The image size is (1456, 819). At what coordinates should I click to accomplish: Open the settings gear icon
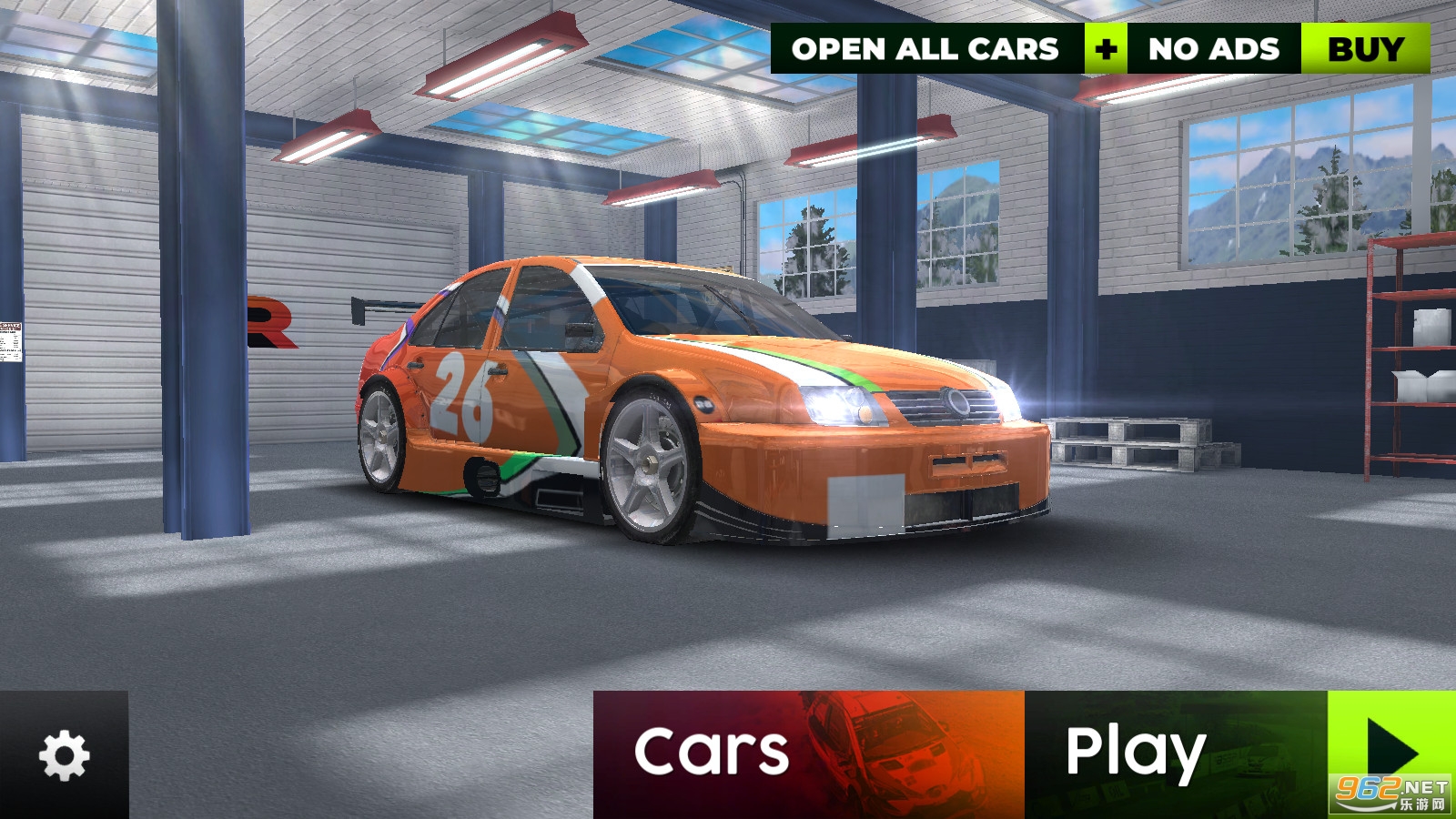[64, 755]
